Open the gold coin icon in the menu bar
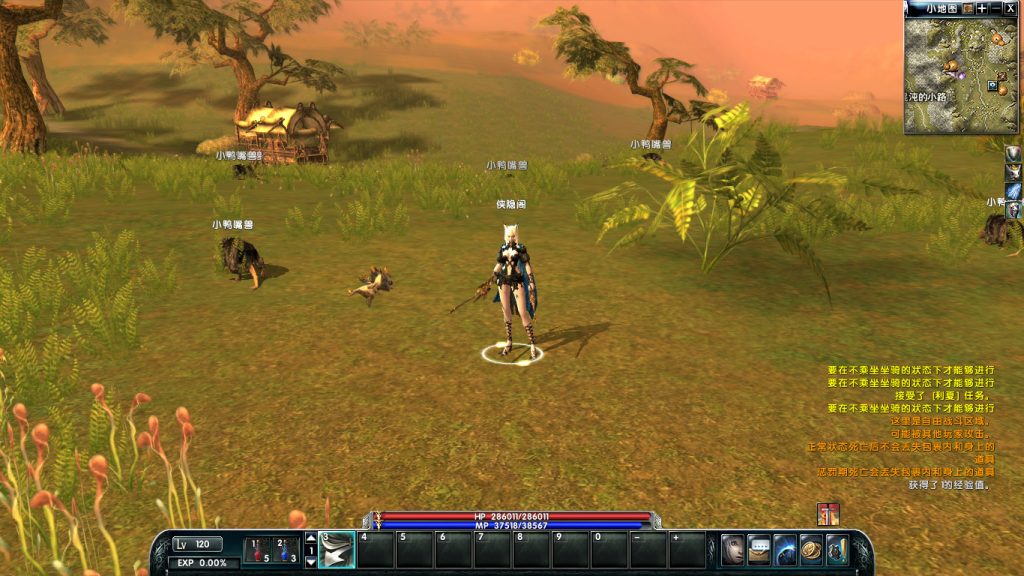1024x576 pixels. (811, 549)
